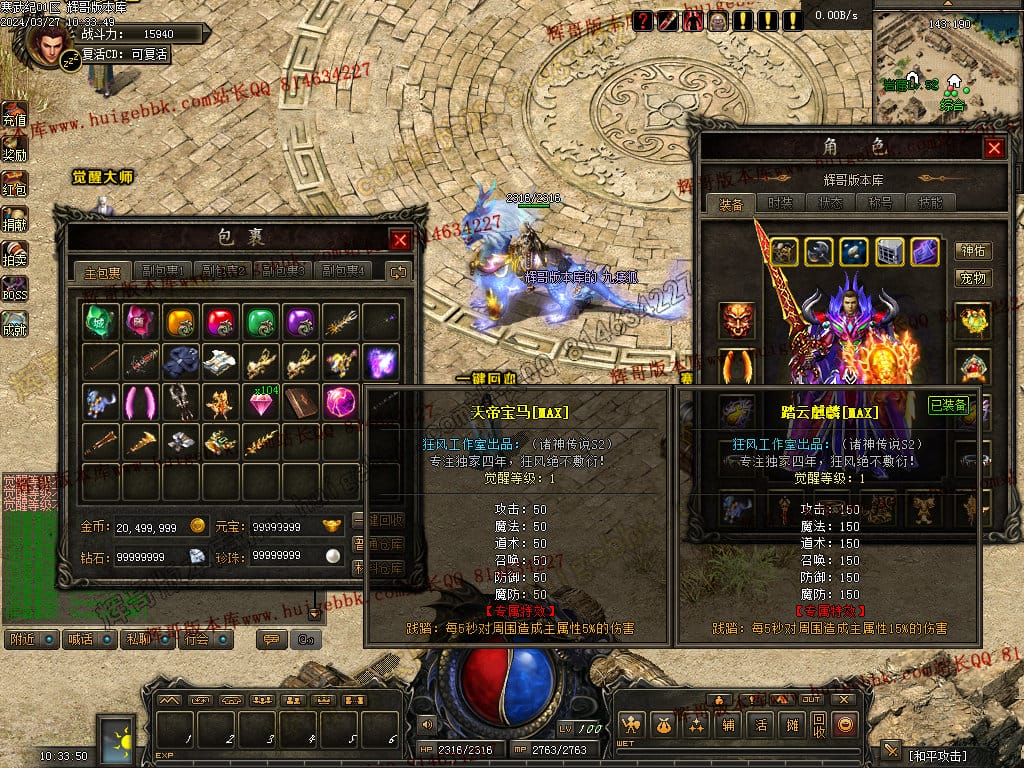The image size is (1024, 768).
Task: Open the 神佑 panel button
Action: point(973,250)
